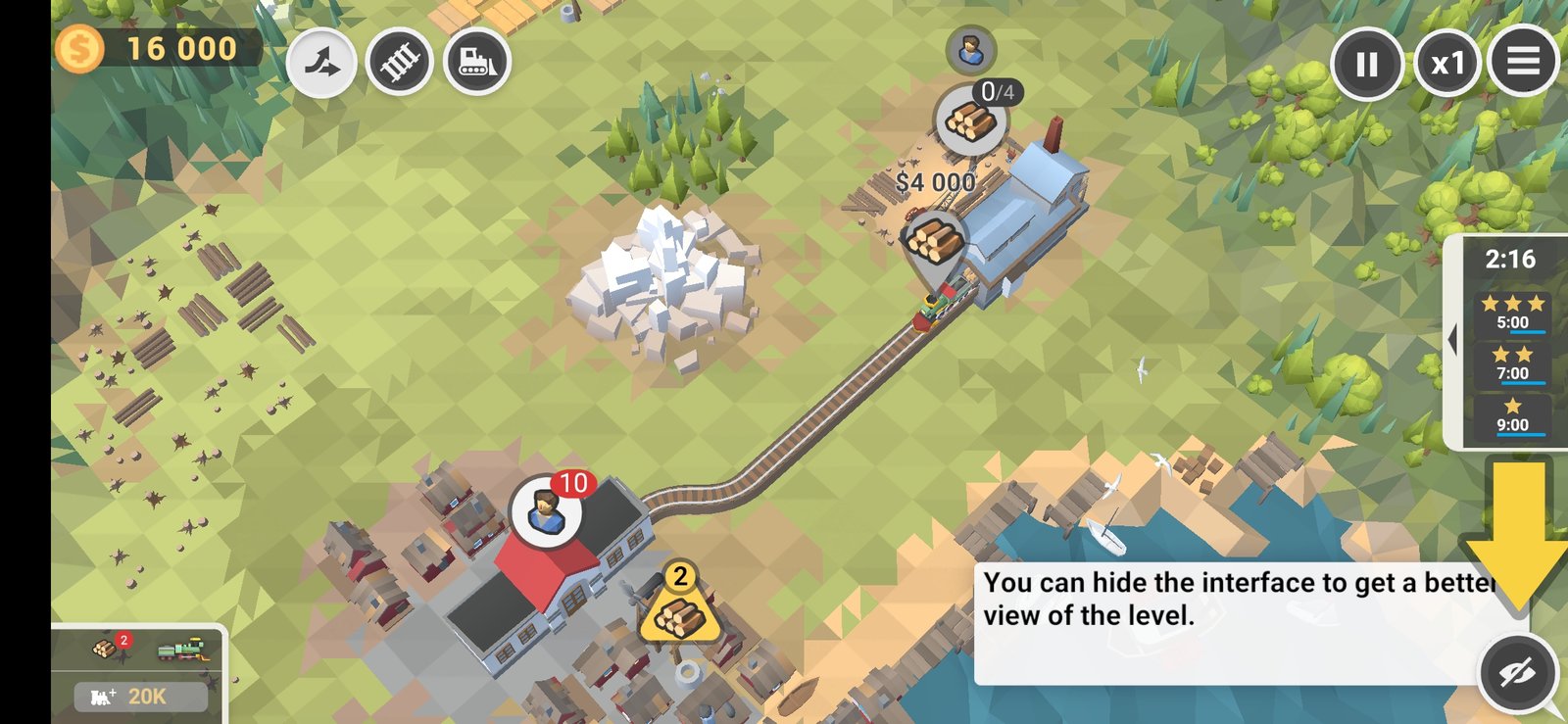Tap the passenger icon above the sawmill
Viewport: 1568px width, 724px height.
click(970, 49)
